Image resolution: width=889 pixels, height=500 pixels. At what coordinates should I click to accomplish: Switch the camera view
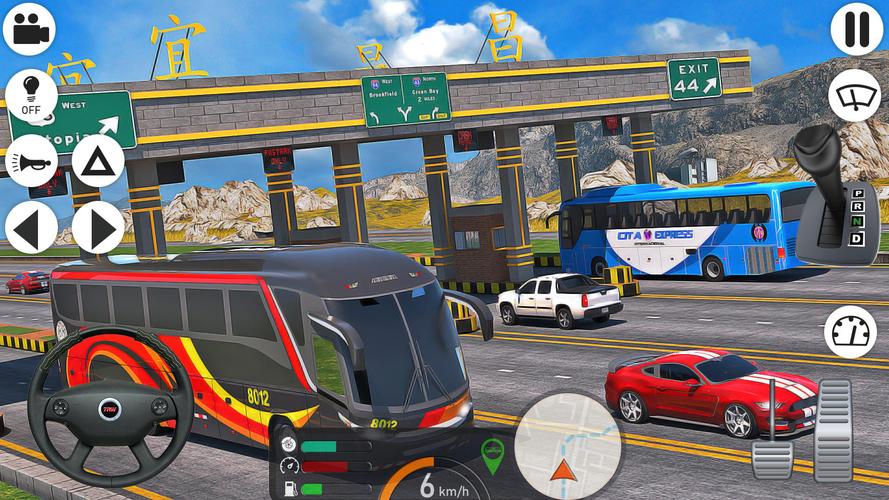pos(29,29)
